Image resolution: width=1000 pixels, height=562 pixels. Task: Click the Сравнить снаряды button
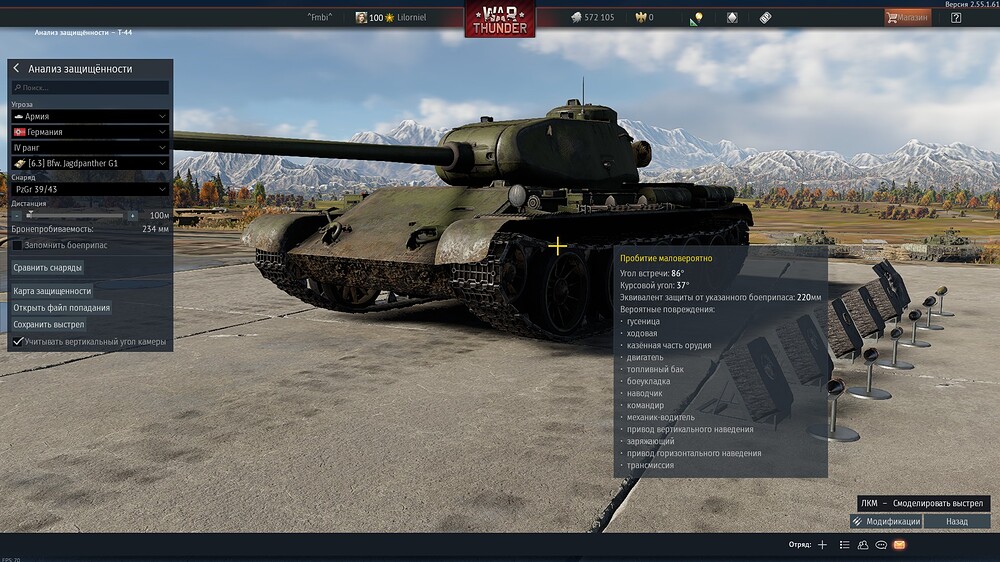click(48, 268)
